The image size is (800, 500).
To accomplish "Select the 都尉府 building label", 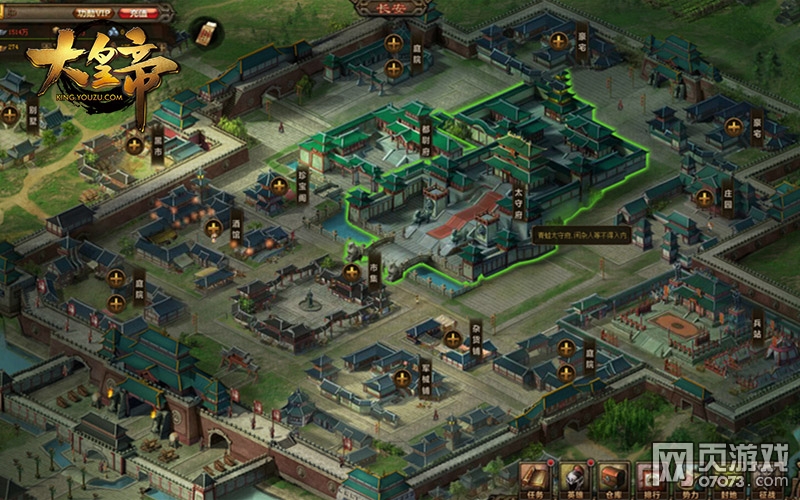I will (x=425, y=140).
